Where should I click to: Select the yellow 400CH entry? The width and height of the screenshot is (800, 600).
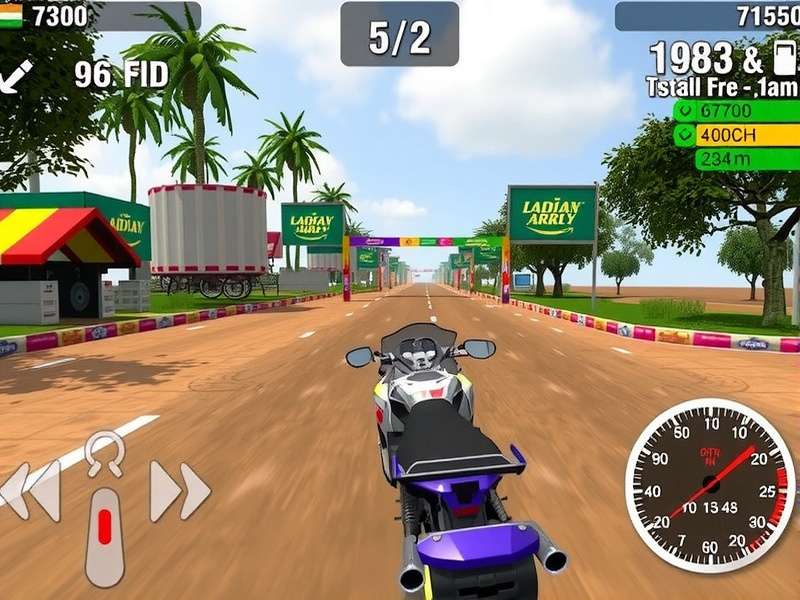tap(735, 135)
